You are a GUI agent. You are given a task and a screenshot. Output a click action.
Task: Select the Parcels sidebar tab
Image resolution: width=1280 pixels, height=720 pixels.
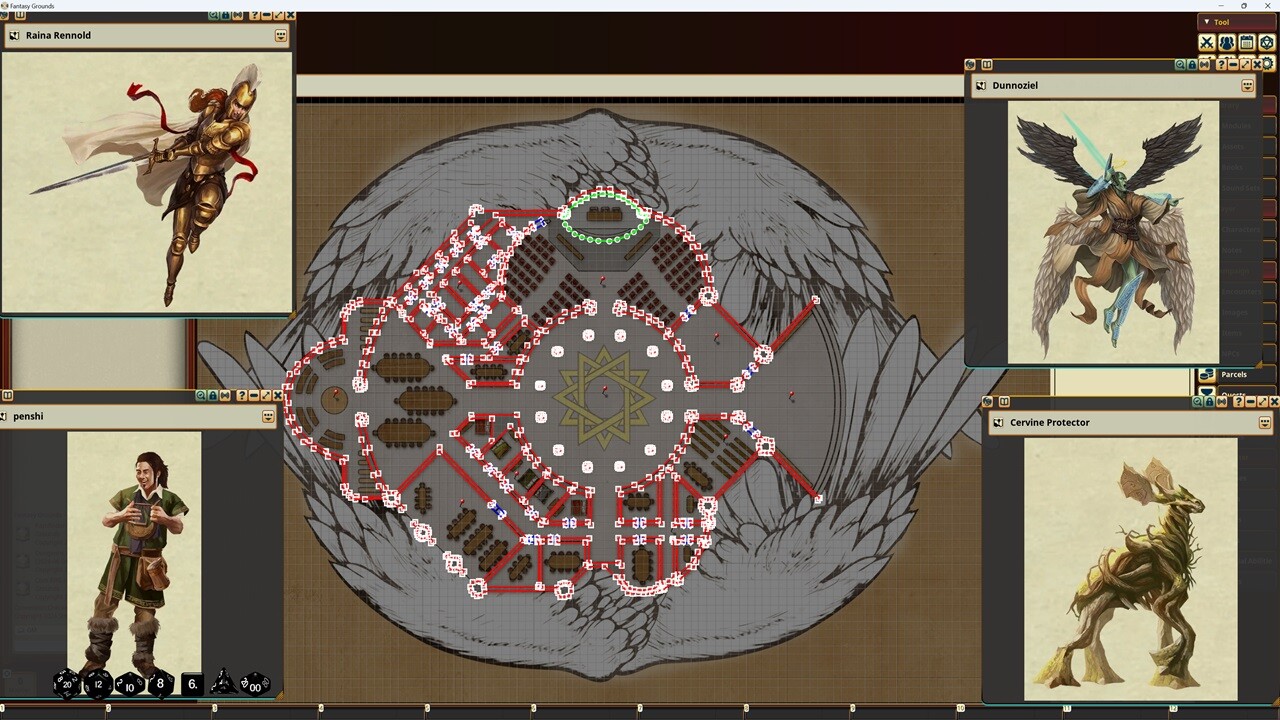[1233, 374]
